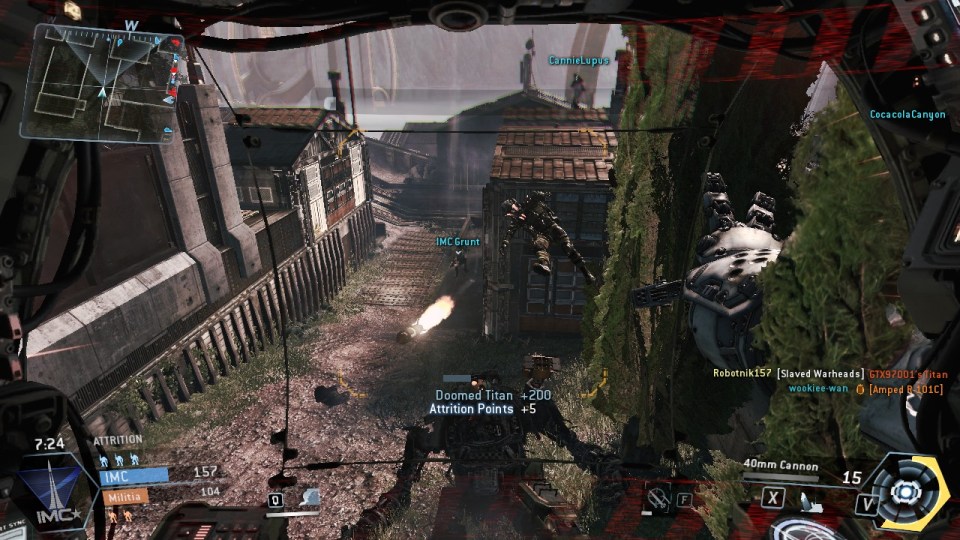Activate the dash-shaped ability icon beside Q

click(310, 497)
